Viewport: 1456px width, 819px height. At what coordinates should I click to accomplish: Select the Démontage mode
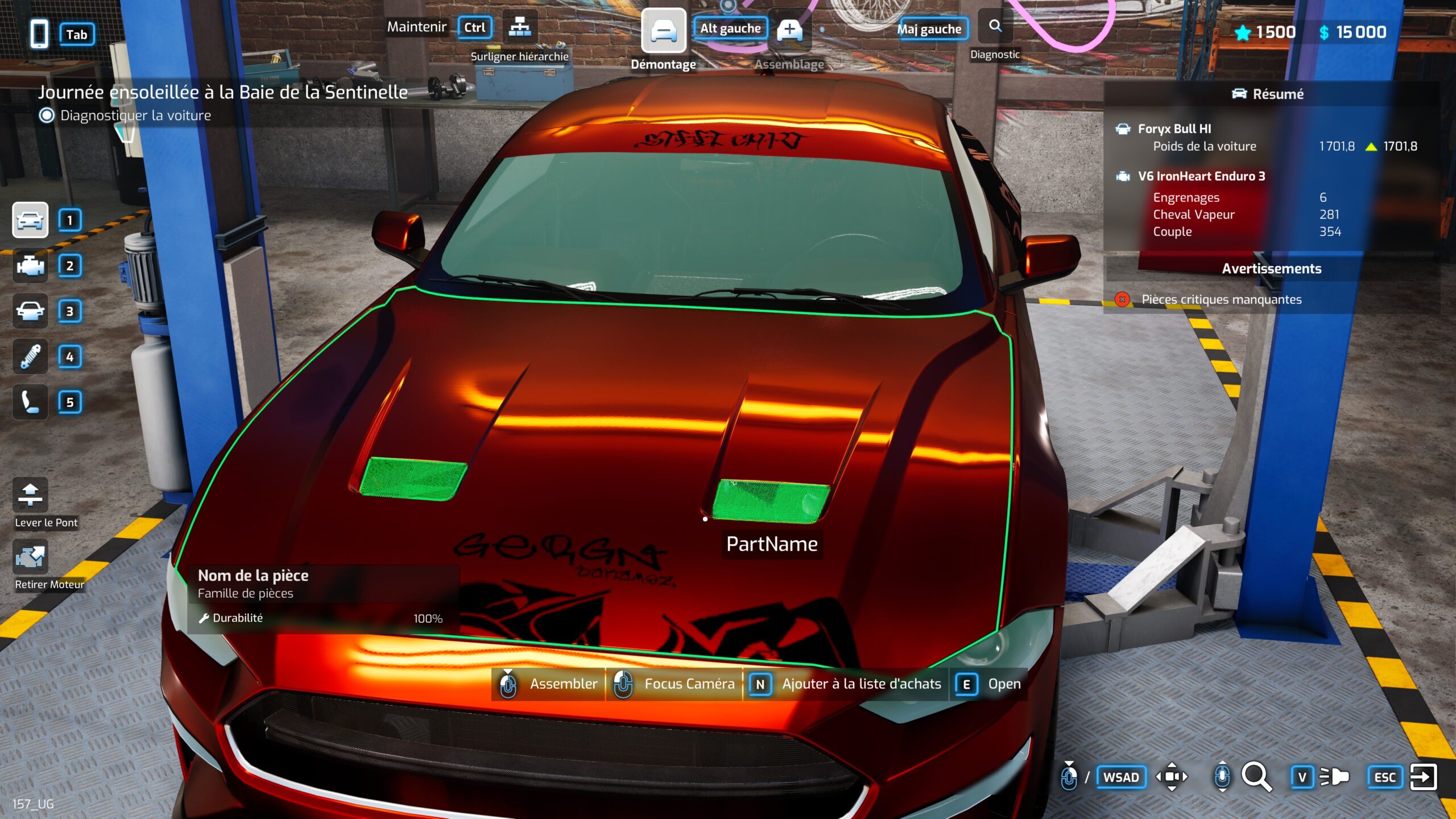tap(663, 31)
